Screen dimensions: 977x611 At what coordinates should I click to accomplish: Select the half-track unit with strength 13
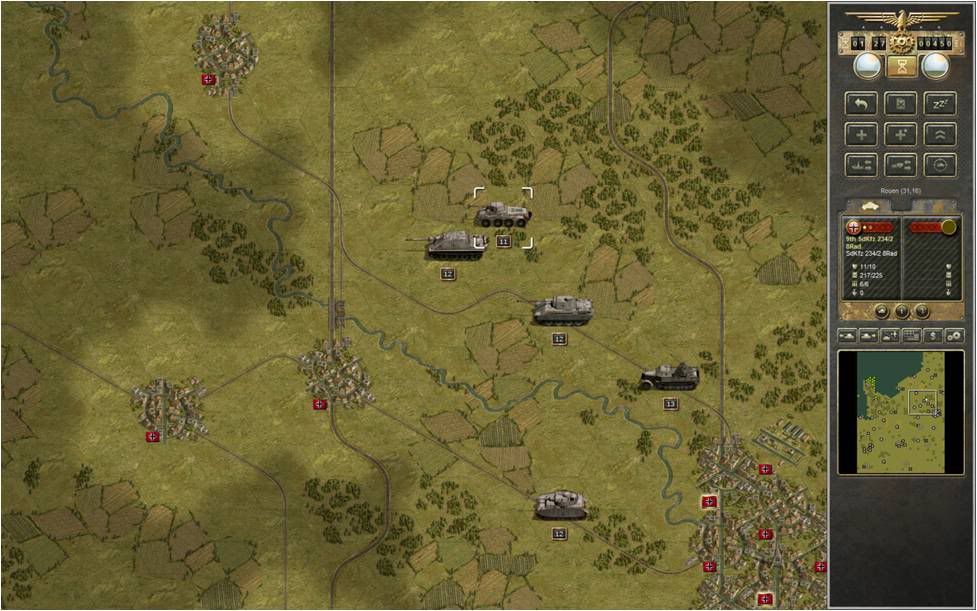(x=669, y=377)
